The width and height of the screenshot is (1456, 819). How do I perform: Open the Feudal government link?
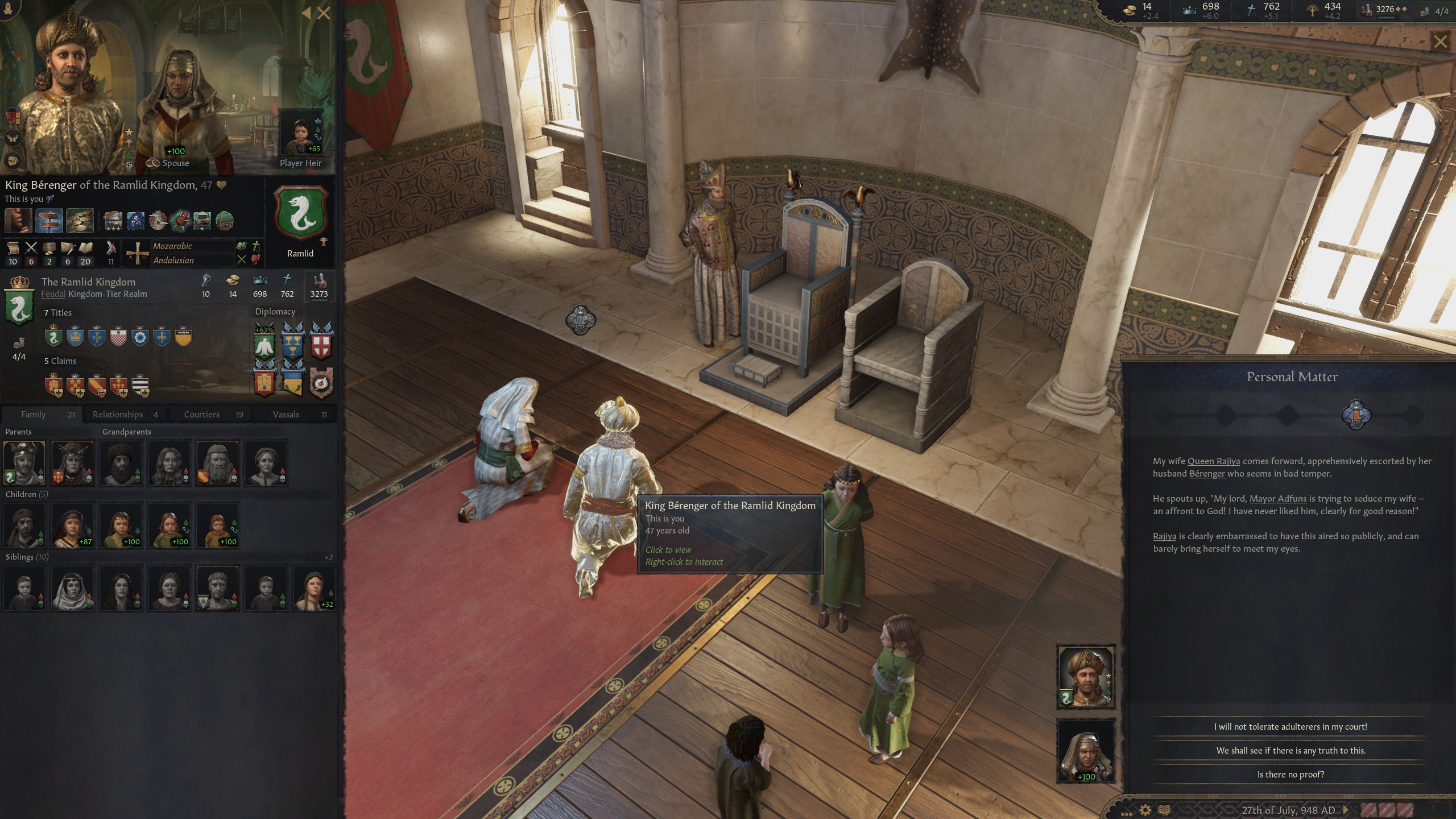pyautogui.click(x=53, y=294)
